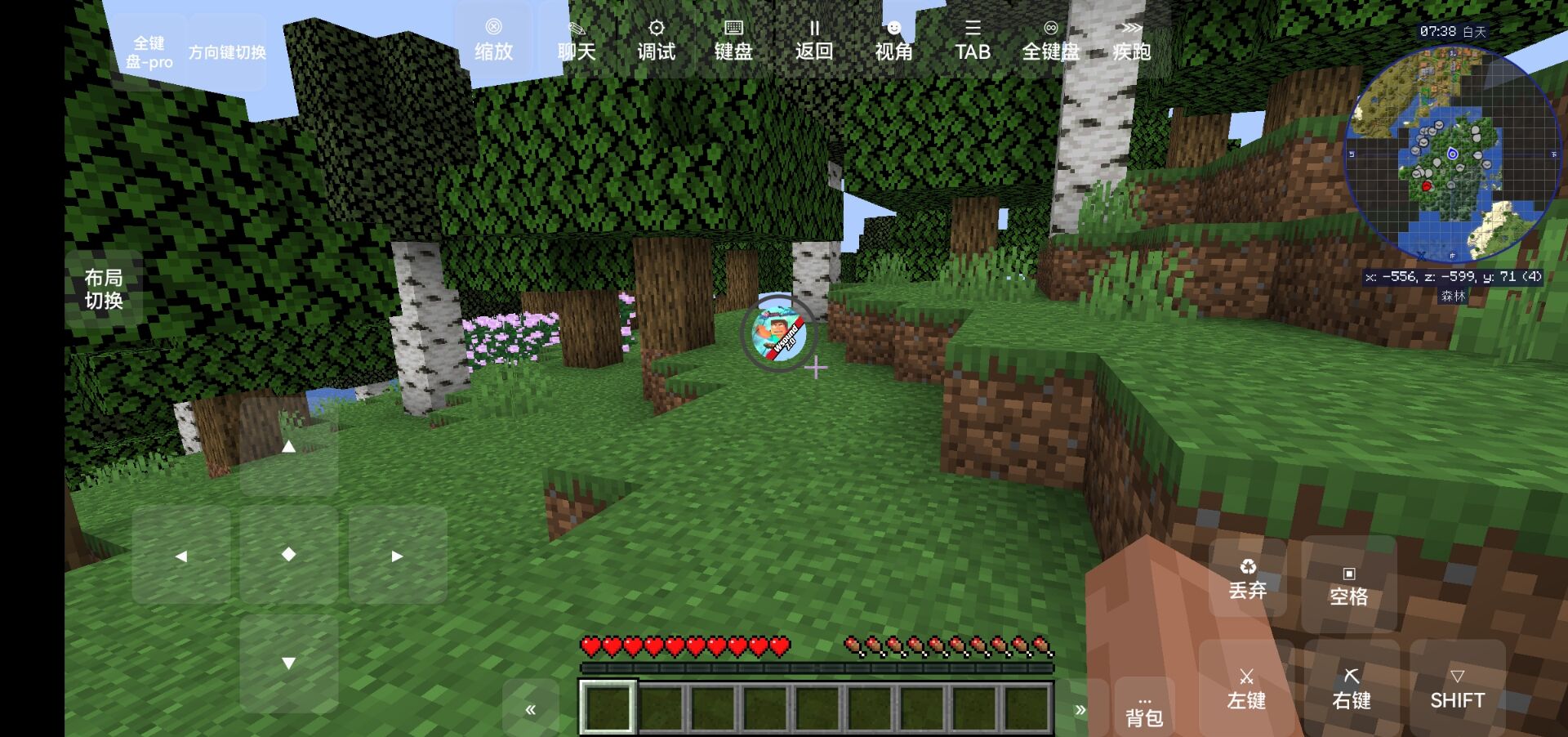
Task: Activate the SHIFT sneak button
Action: pyautogui.click(x=1457, y=689)
